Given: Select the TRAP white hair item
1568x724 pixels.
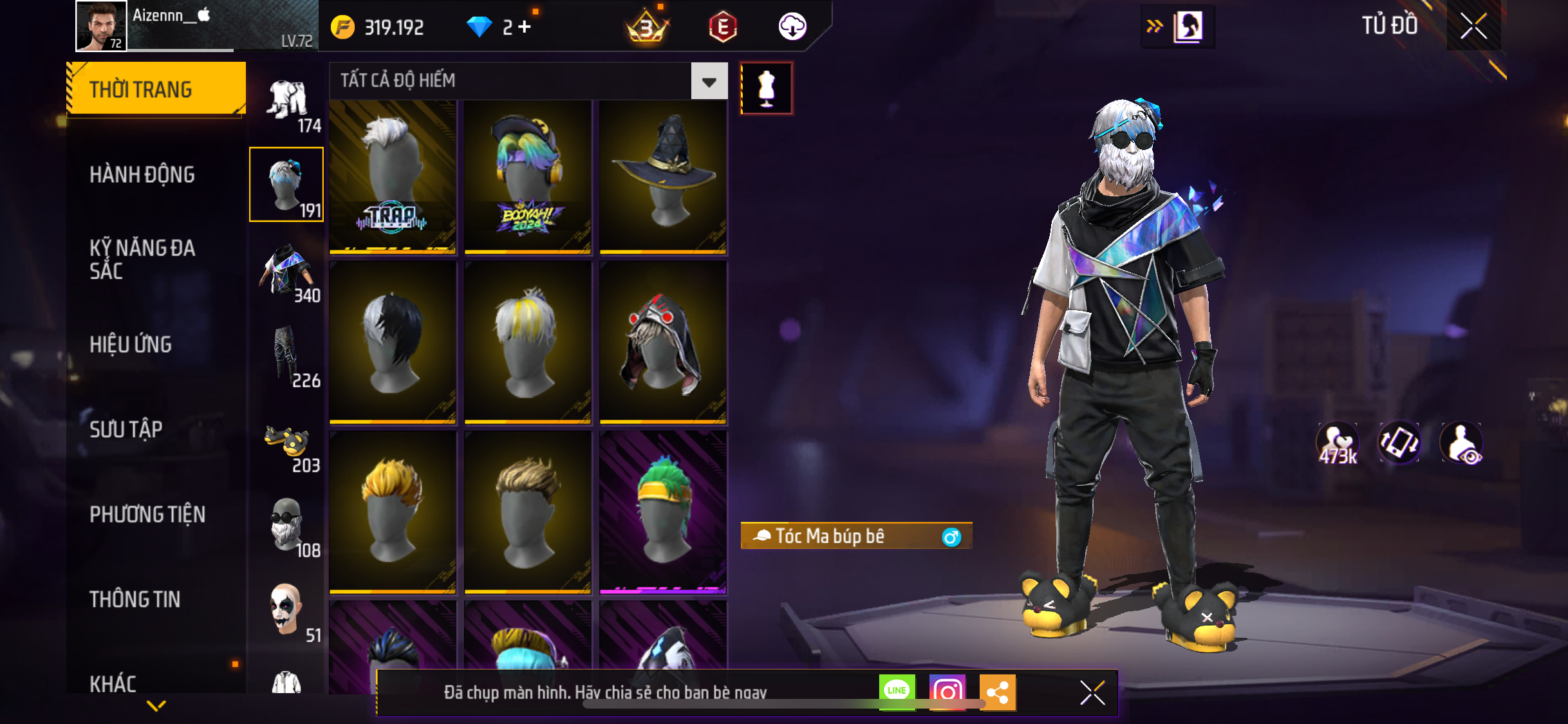Looking at the screenshot, I should coord(393,177).
